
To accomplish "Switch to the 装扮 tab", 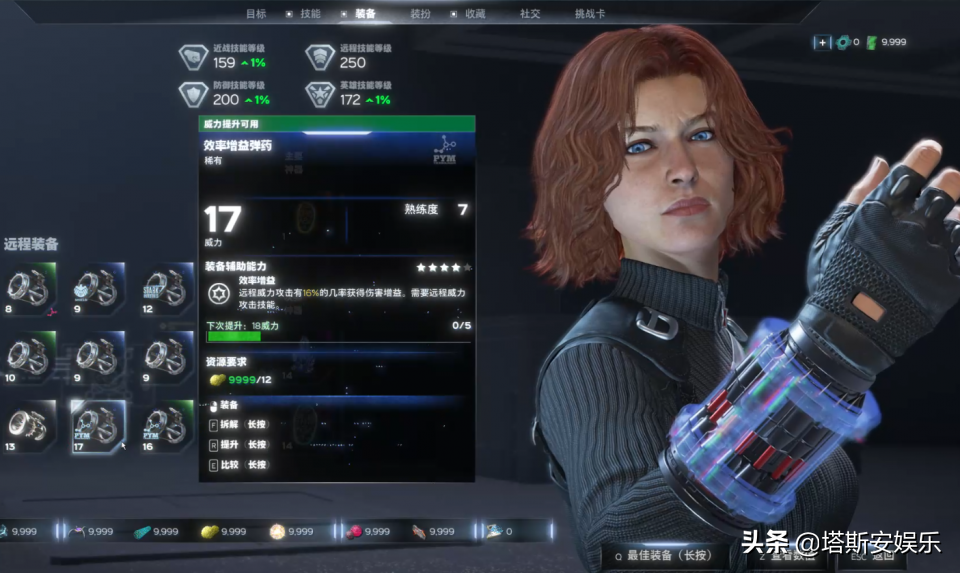I will (x=420, y=14).
